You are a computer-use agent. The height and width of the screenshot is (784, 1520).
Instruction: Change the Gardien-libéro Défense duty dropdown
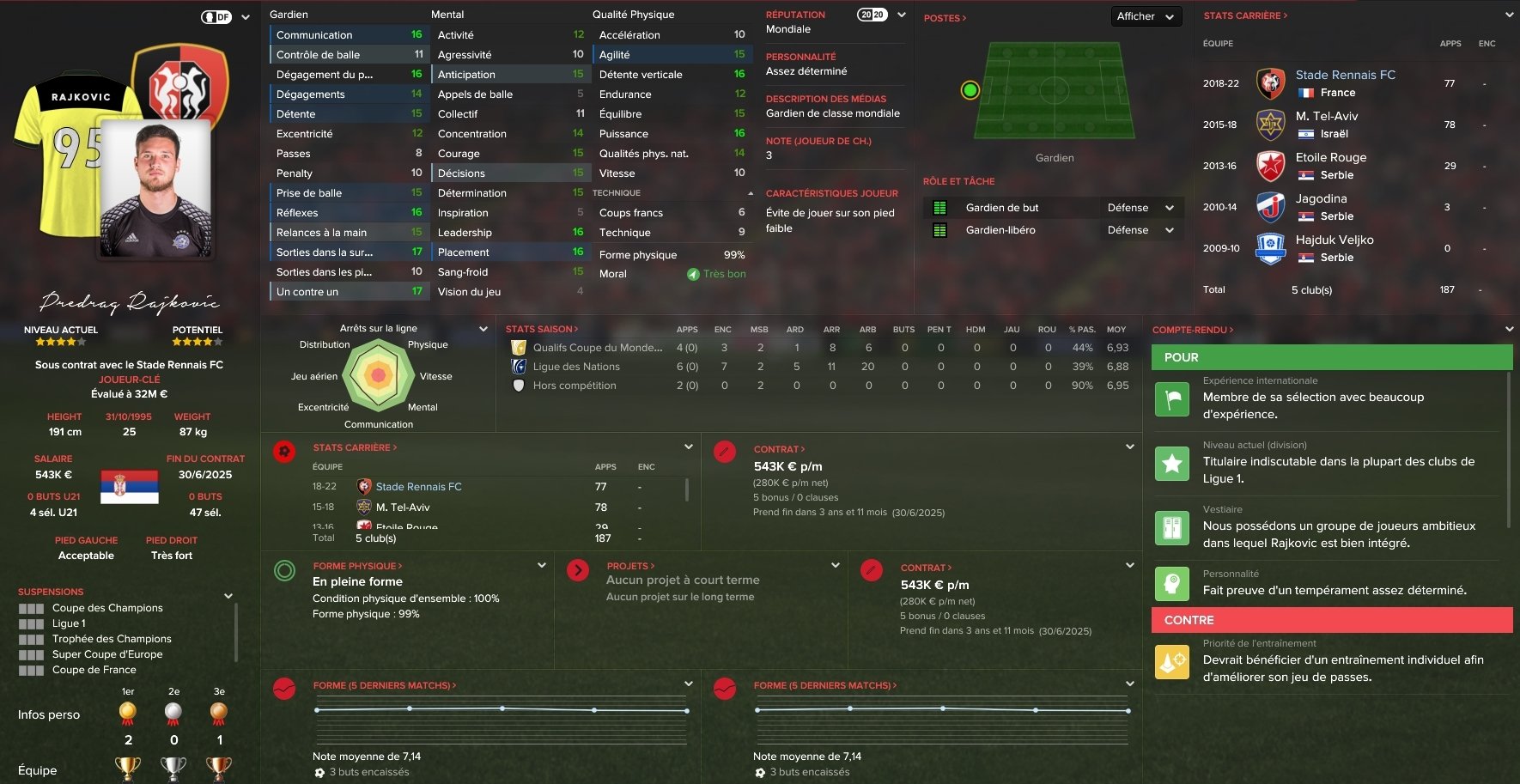[x=1140, y=230]
